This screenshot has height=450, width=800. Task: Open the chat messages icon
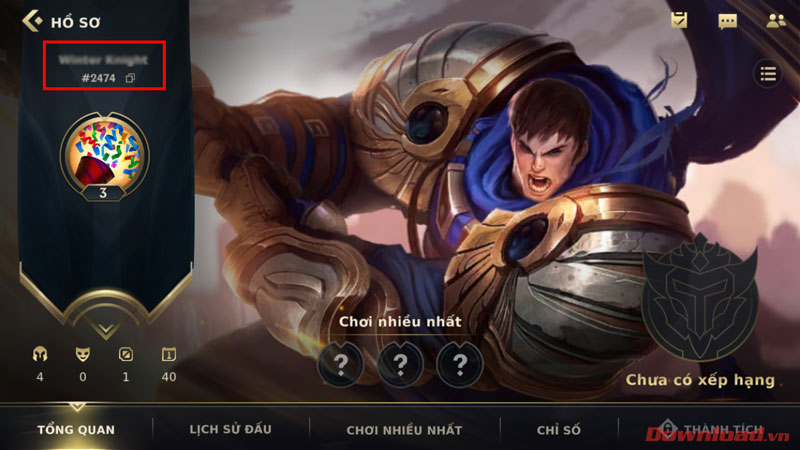[727, 20]
